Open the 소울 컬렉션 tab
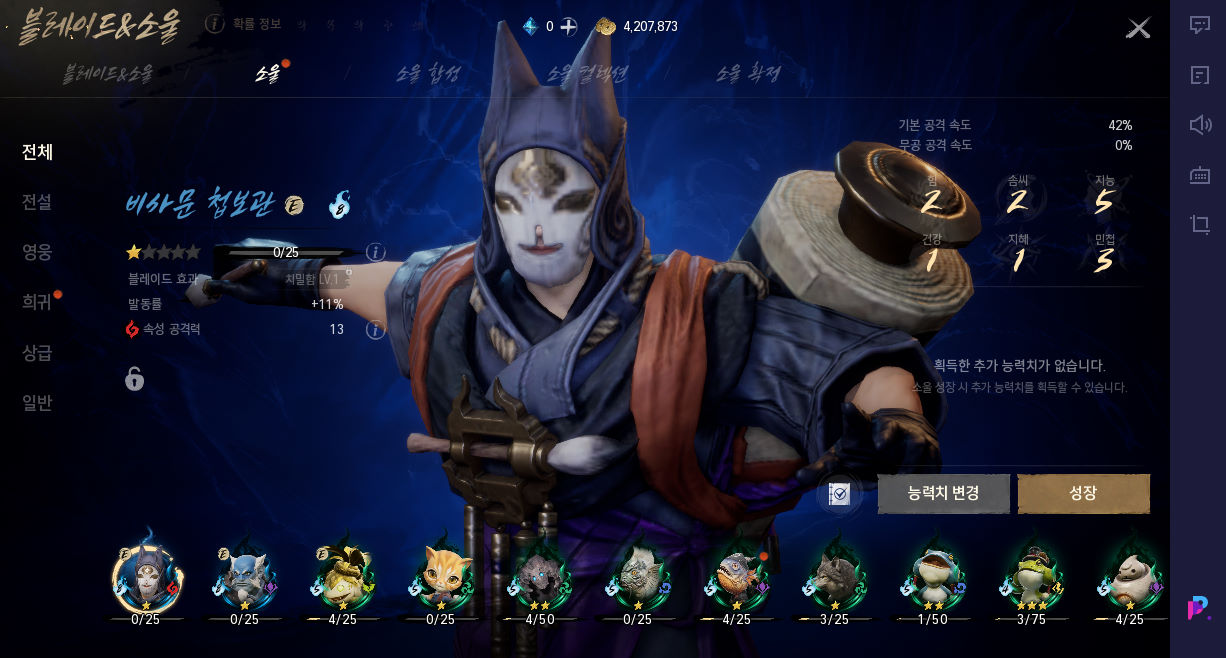1226x658 pixels. [587, 73]
